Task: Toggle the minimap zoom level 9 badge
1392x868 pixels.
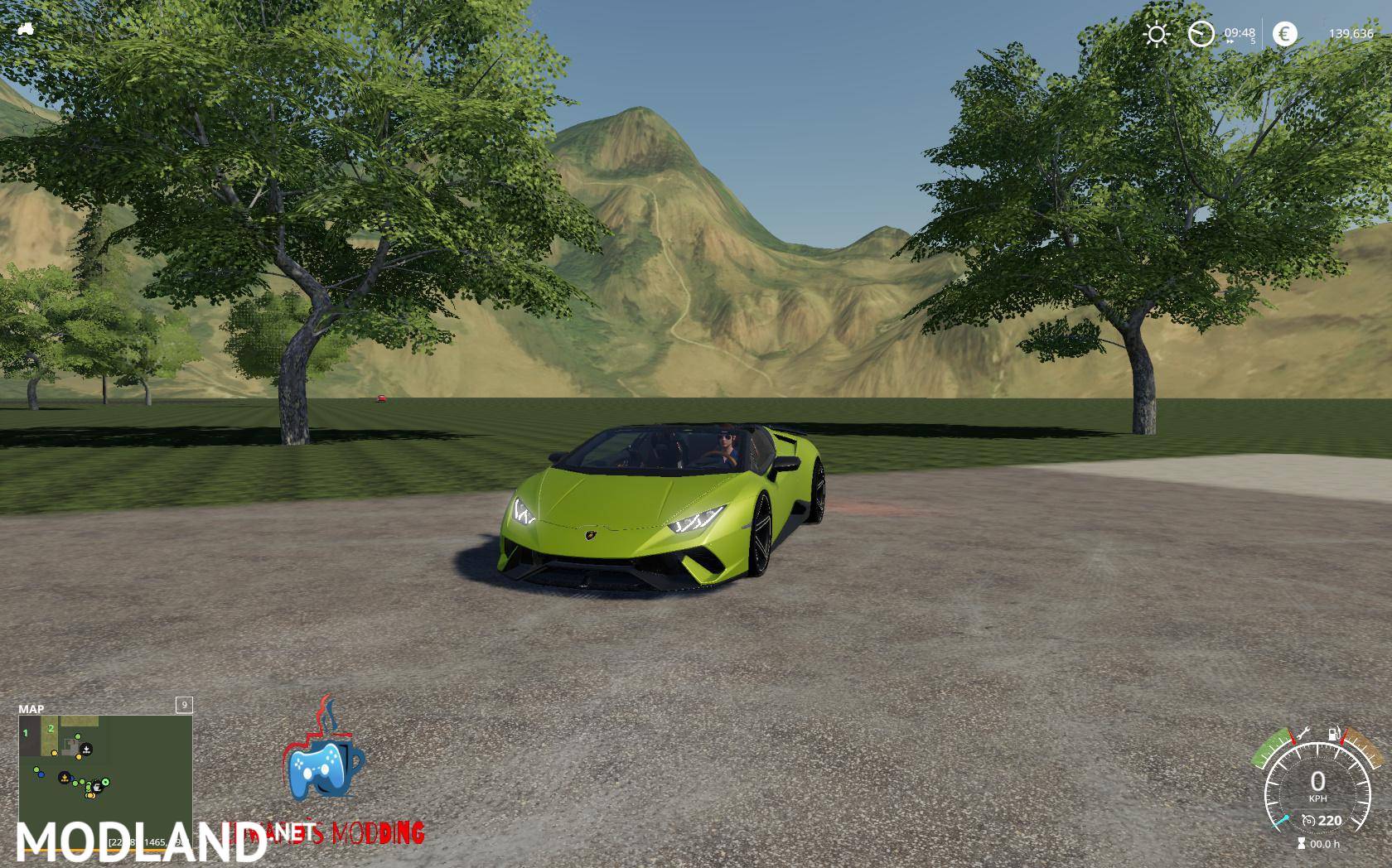Action: point(182,706)
